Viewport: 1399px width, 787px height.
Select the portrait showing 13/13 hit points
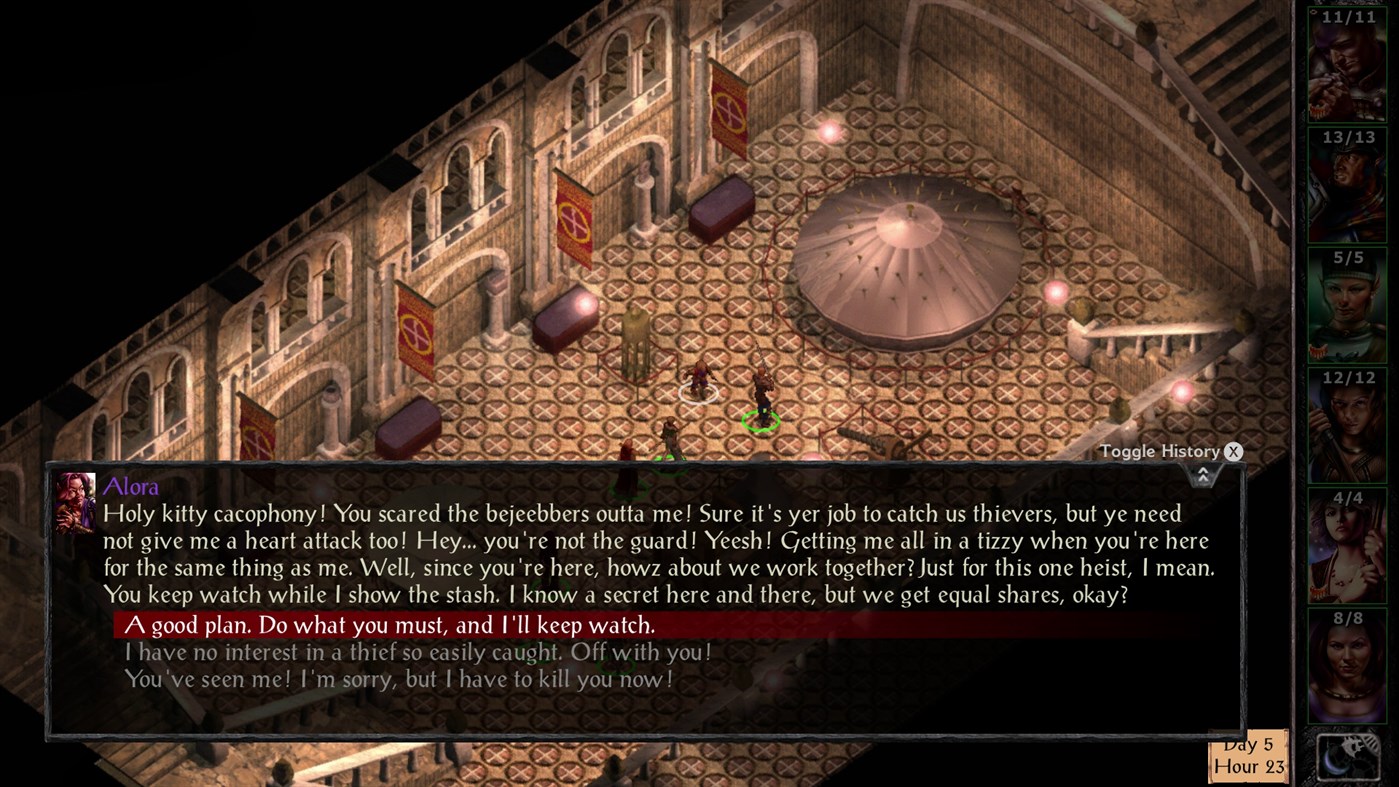(x=1347, y=185)
